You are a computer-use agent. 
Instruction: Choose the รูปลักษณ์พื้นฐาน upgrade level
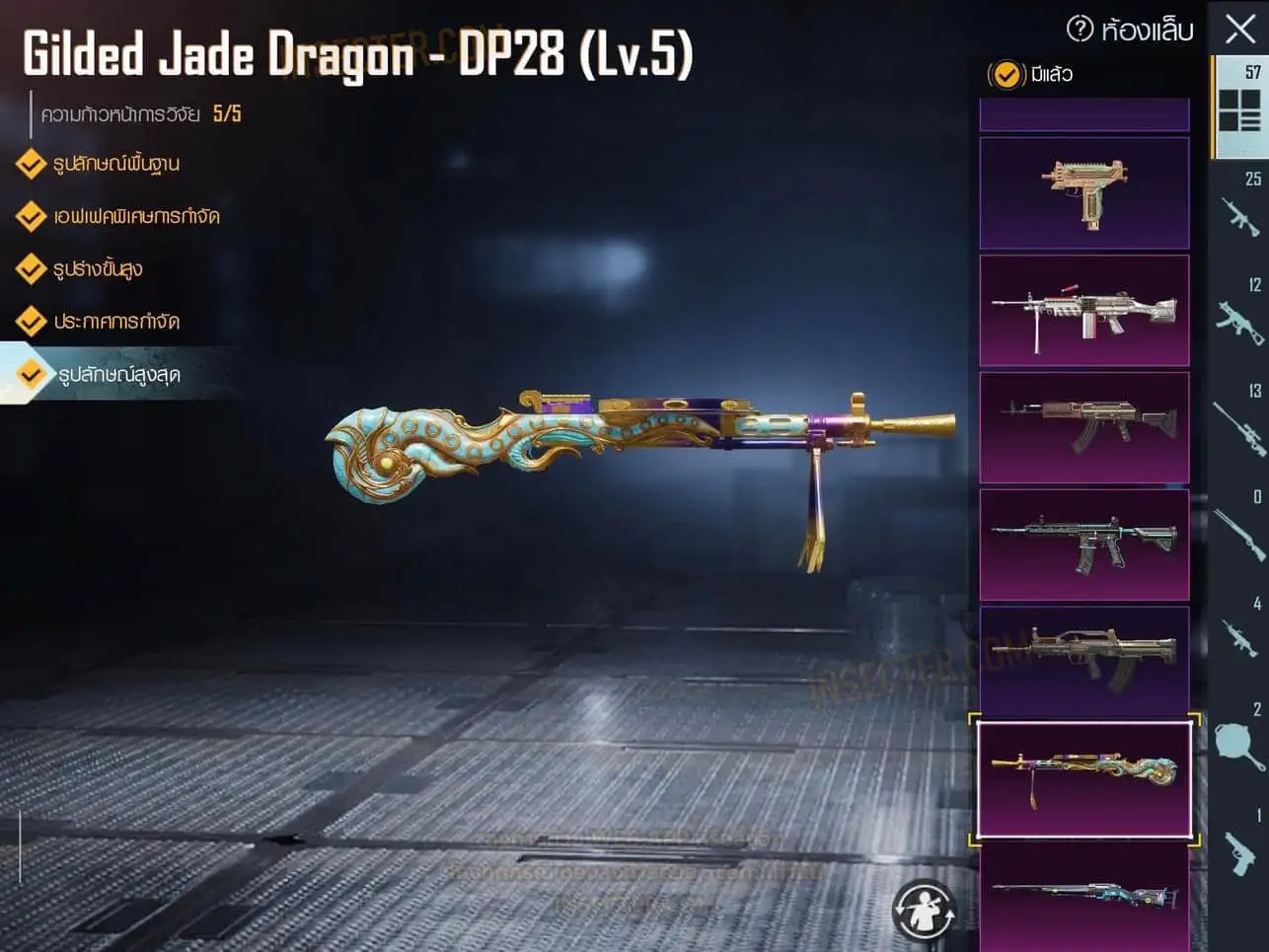115,164
